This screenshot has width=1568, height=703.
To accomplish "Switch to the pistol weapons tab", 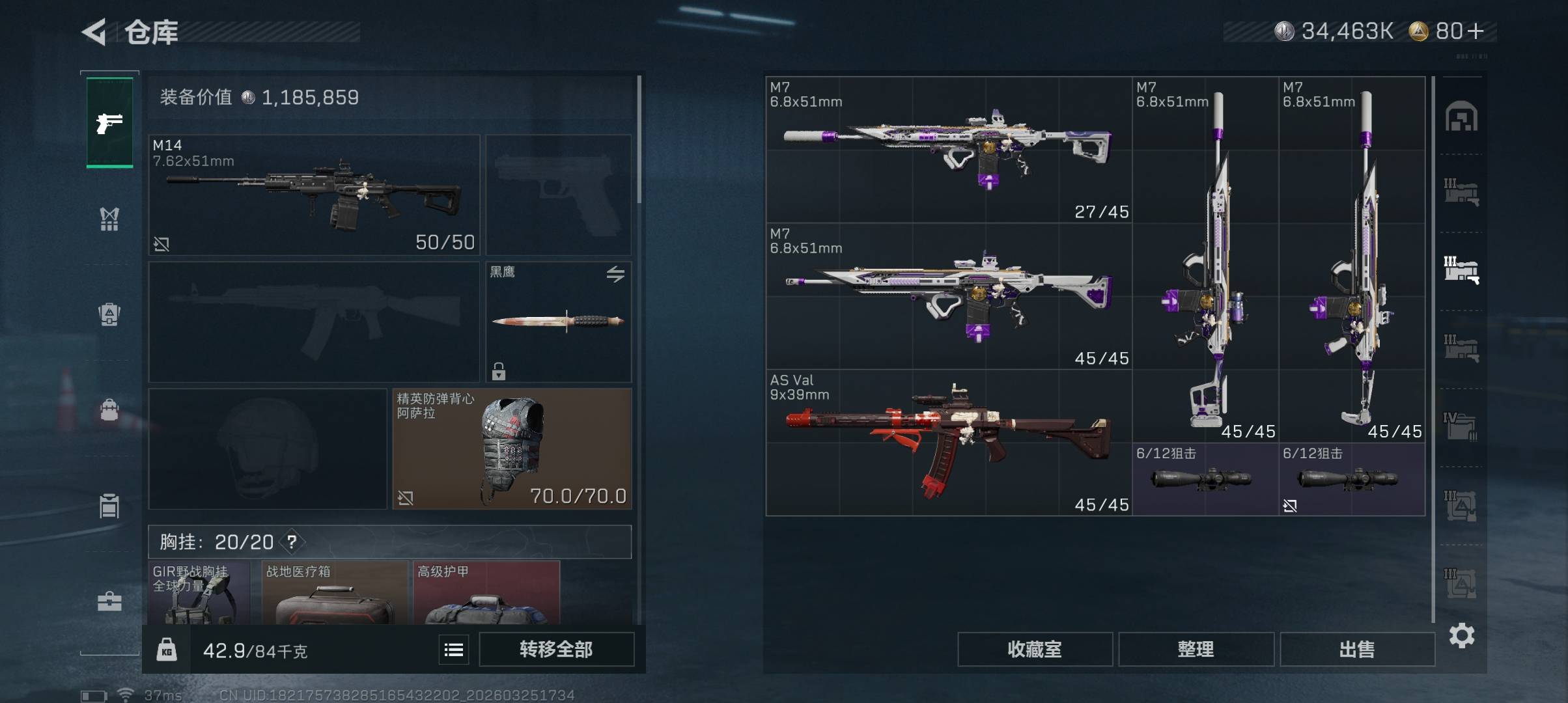I will pos(109,122).
